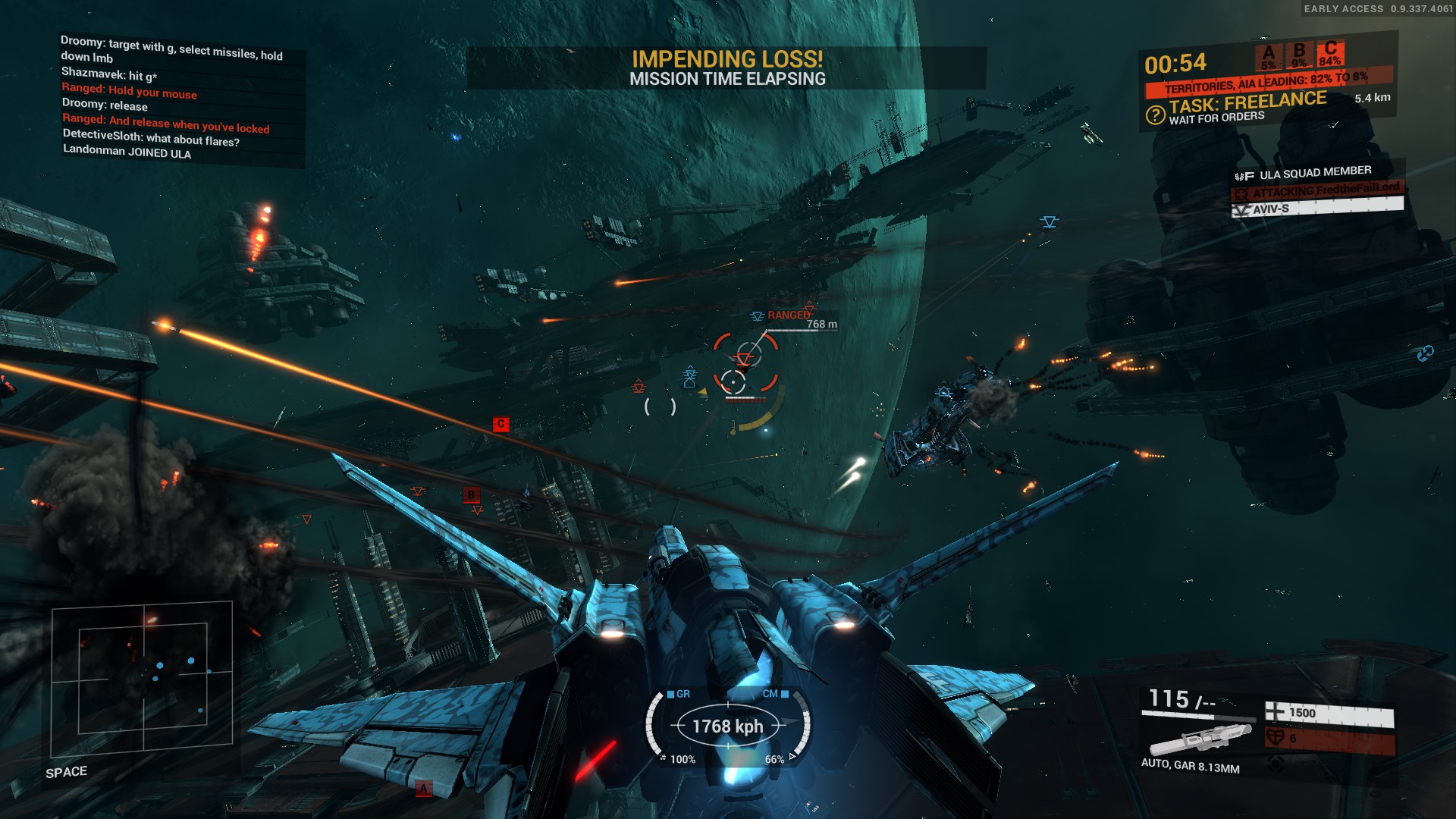Expand capture point C showing 84%
Screen dimensions: 1456x819
point(1329,54)
